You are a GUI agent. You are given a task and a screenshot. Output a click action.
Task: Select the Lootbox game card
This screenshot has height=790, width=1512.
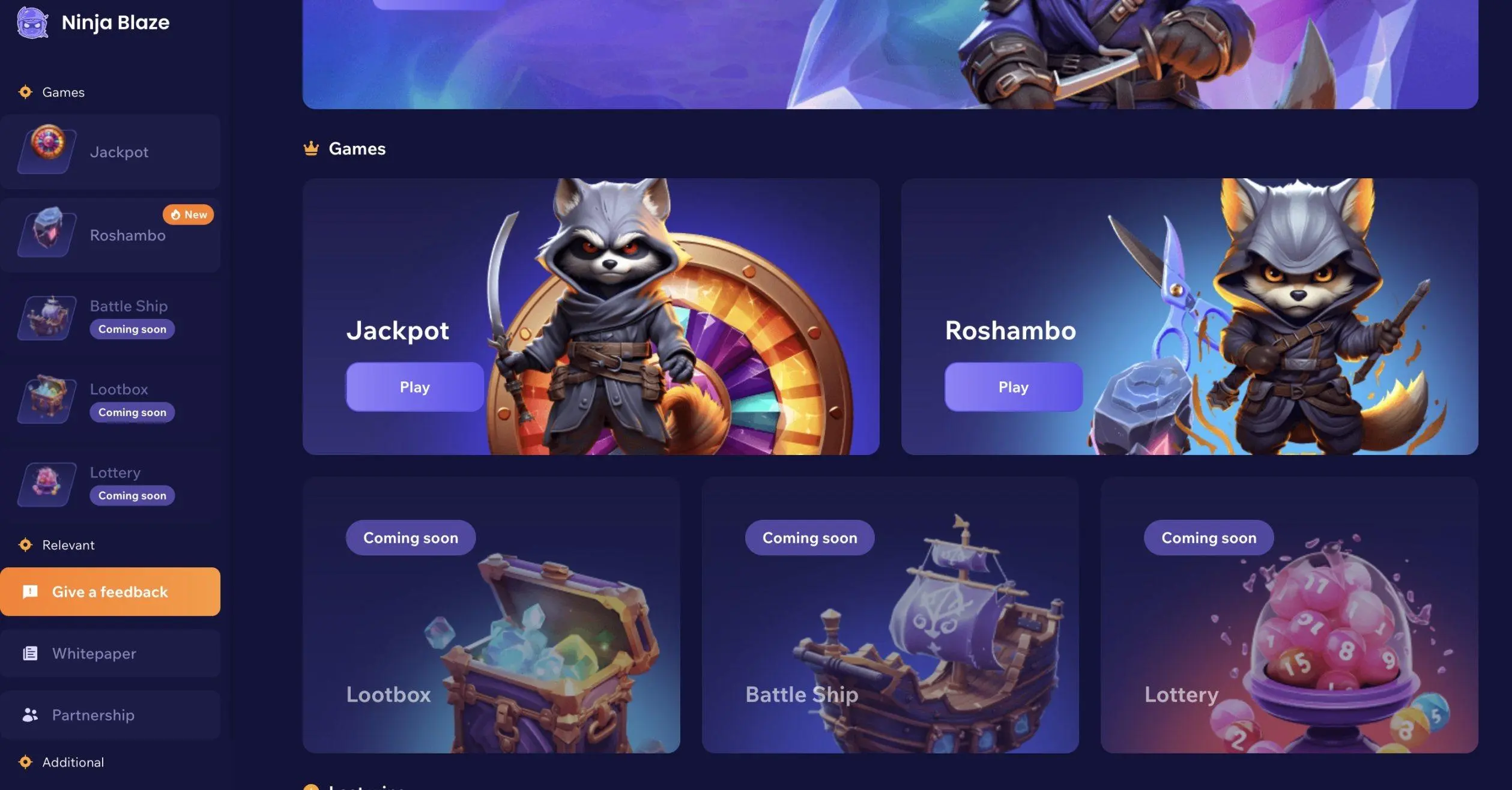491,615
